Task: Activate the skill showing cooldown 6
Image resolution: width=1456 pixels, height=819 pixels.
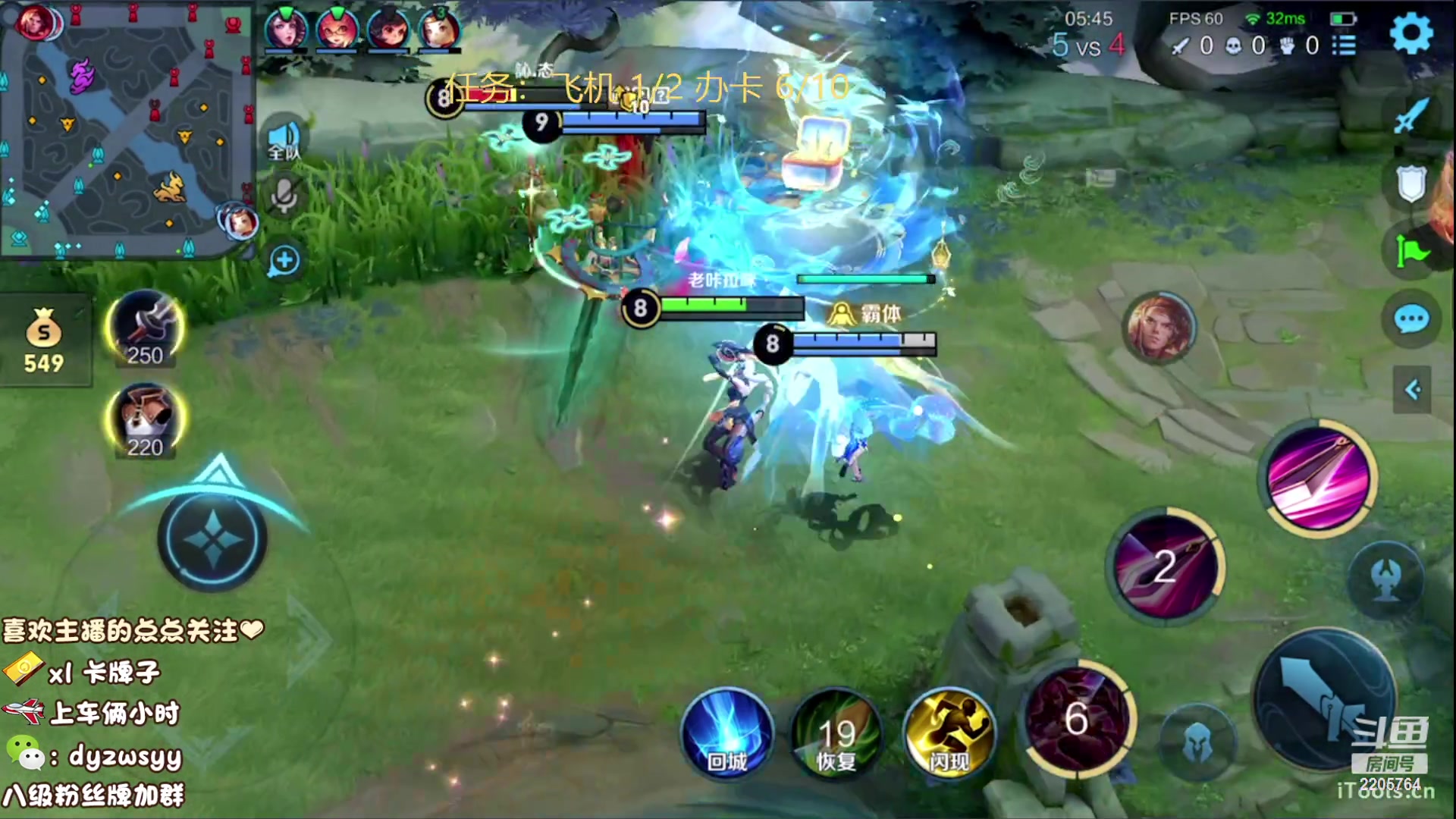Action: point(1077,717)
